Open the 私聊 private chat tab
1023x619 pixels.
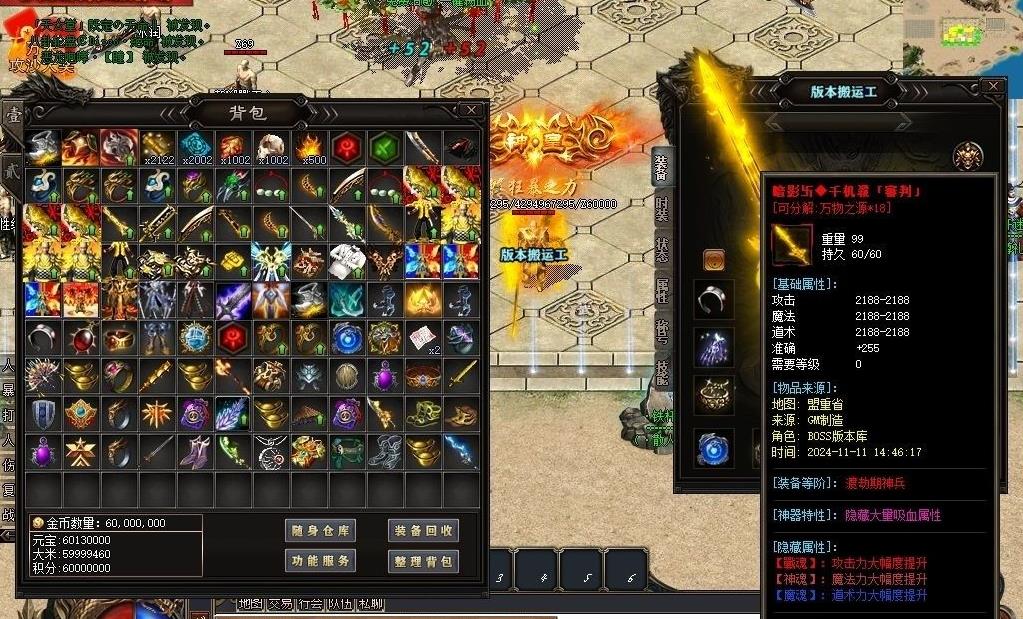pyautogui.click(x=370, y=604)
